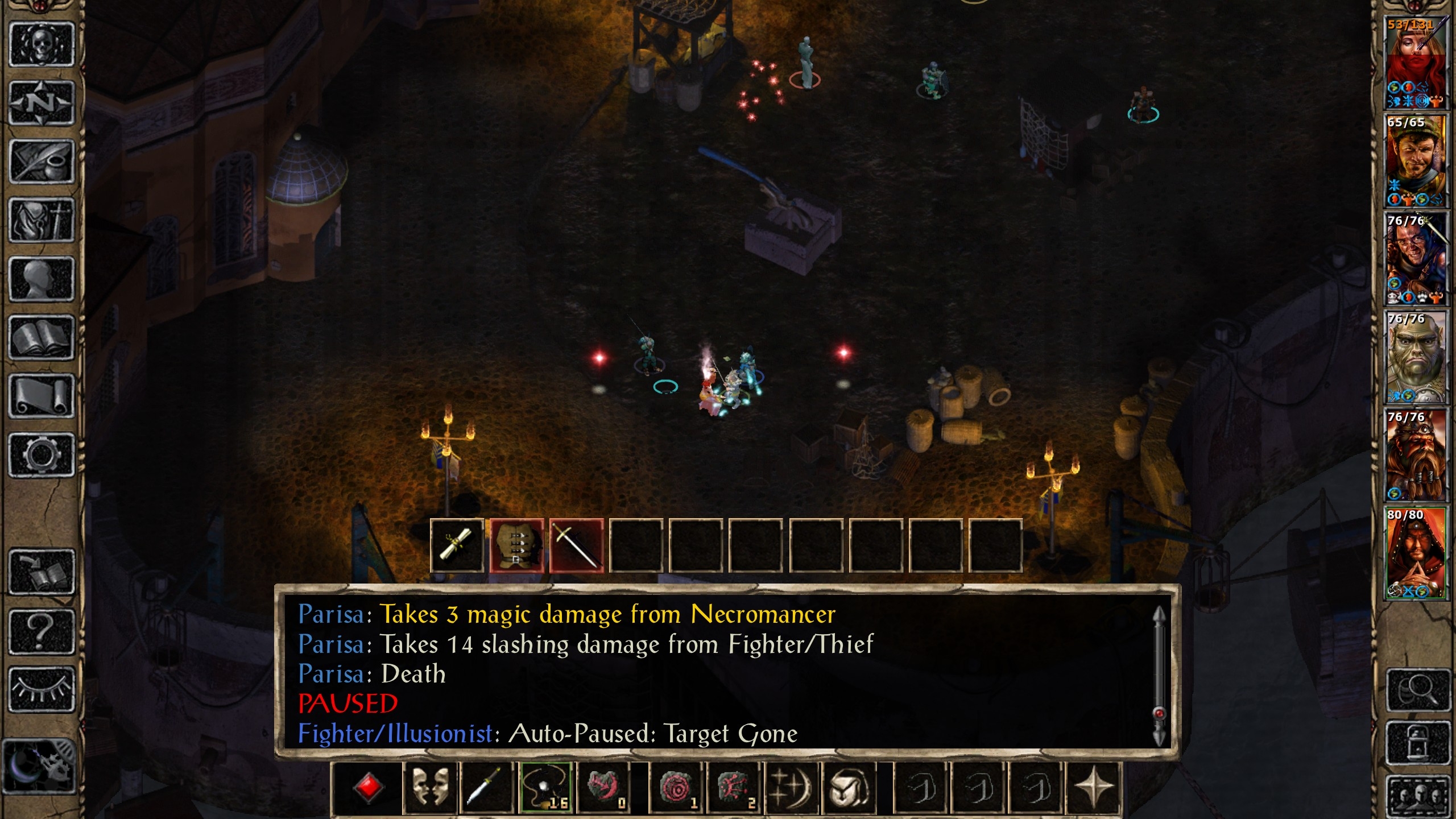Viewport: 1456px width, 819px height.
Task: Open game options with the gear button
Action: [x=41, y=455]
